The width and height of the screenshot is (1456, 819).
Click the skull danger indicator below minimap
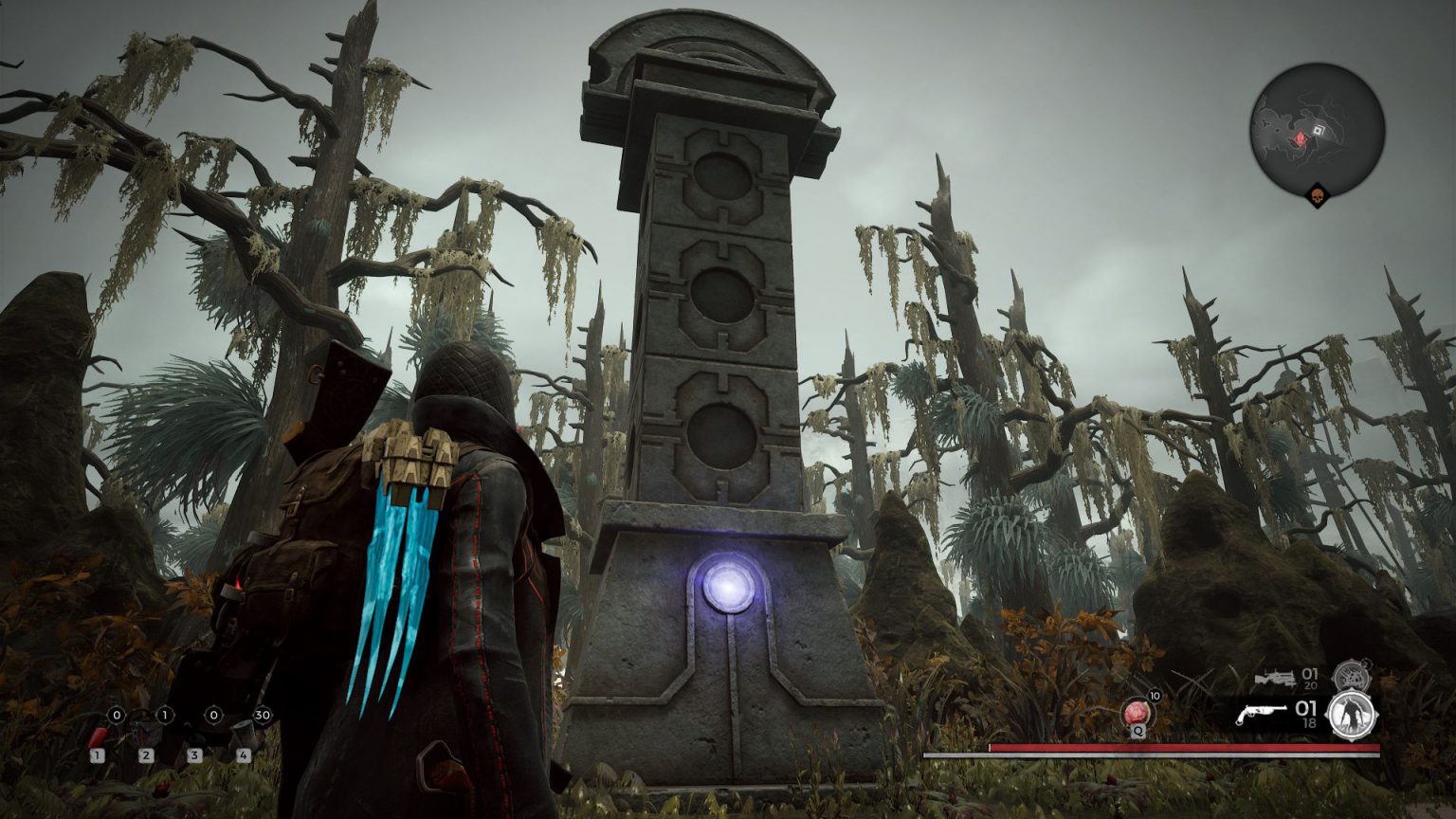tap(1318, 195)
